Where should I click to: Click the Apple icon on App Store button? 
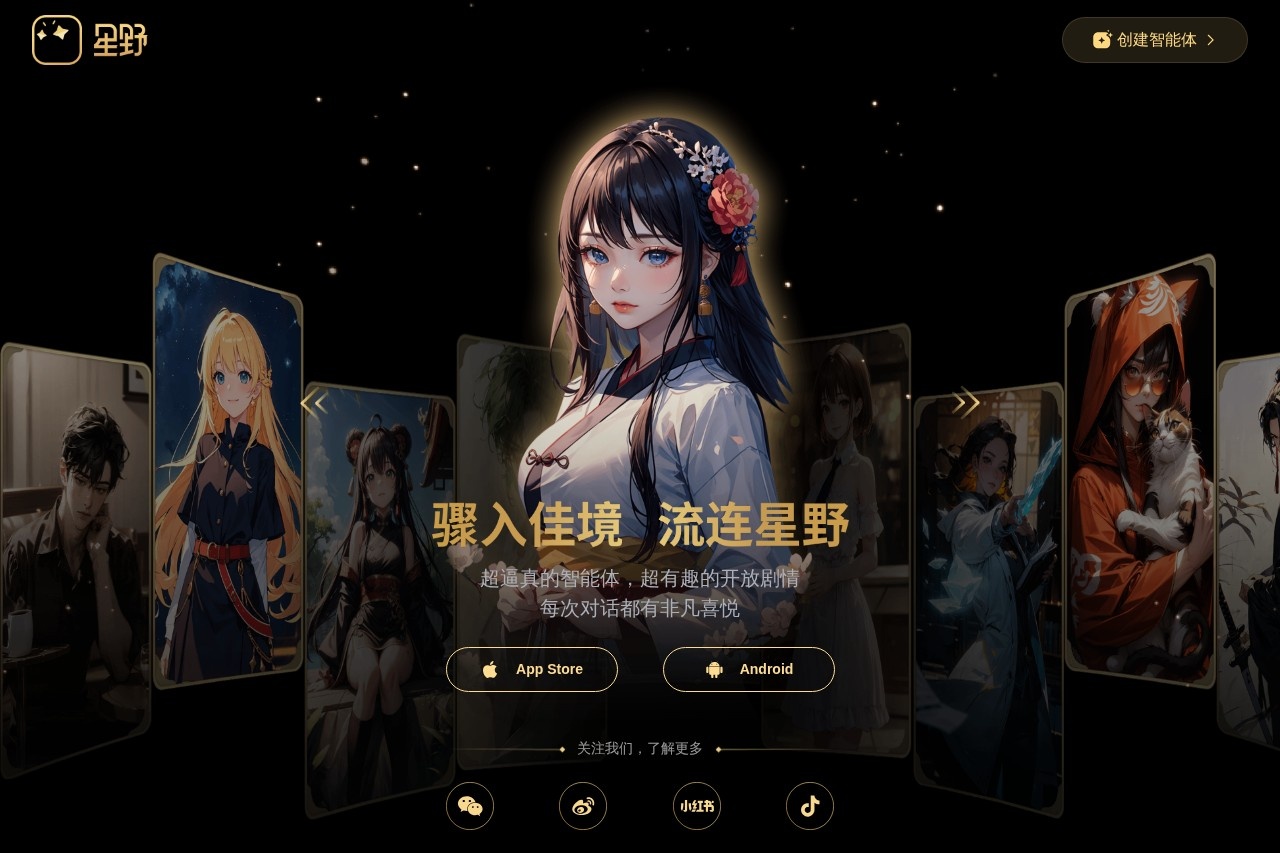[x=491, y=669]
